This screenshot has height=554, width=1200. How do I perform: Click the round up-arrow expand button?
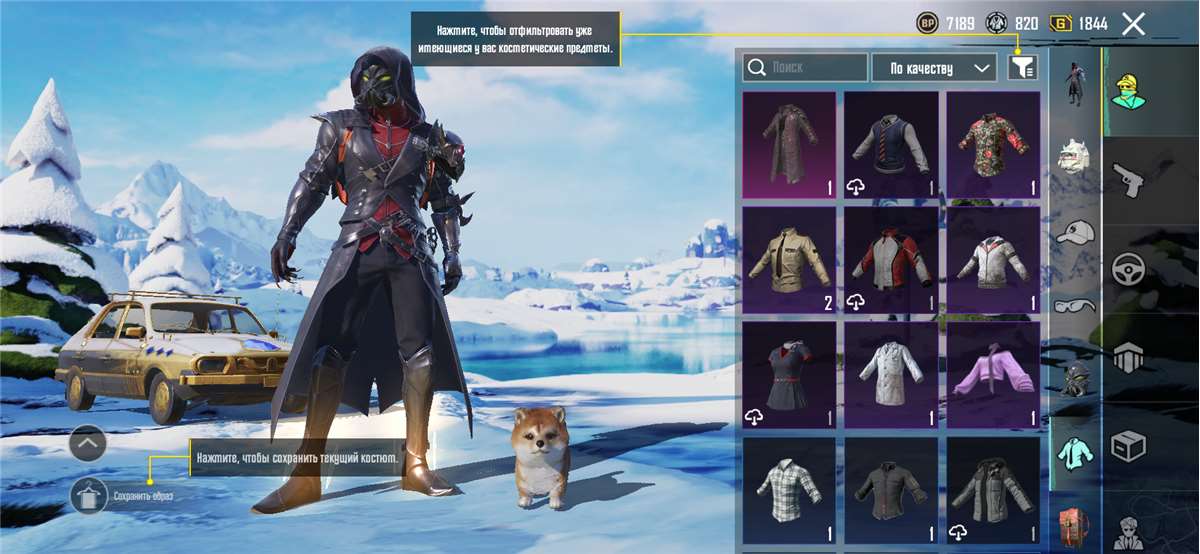tap(88, 442)
